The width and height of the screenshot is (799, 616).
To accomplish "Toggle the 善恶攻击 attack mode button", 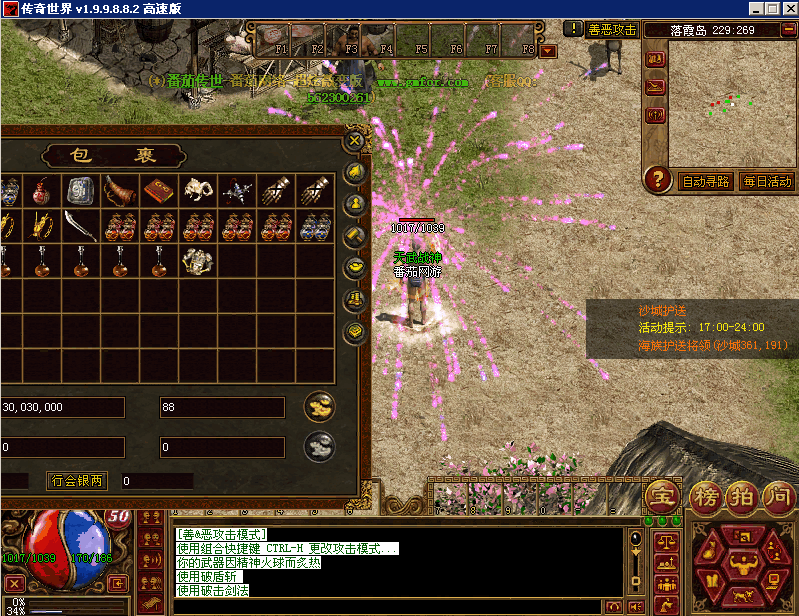I will click(x=612, y=30).
